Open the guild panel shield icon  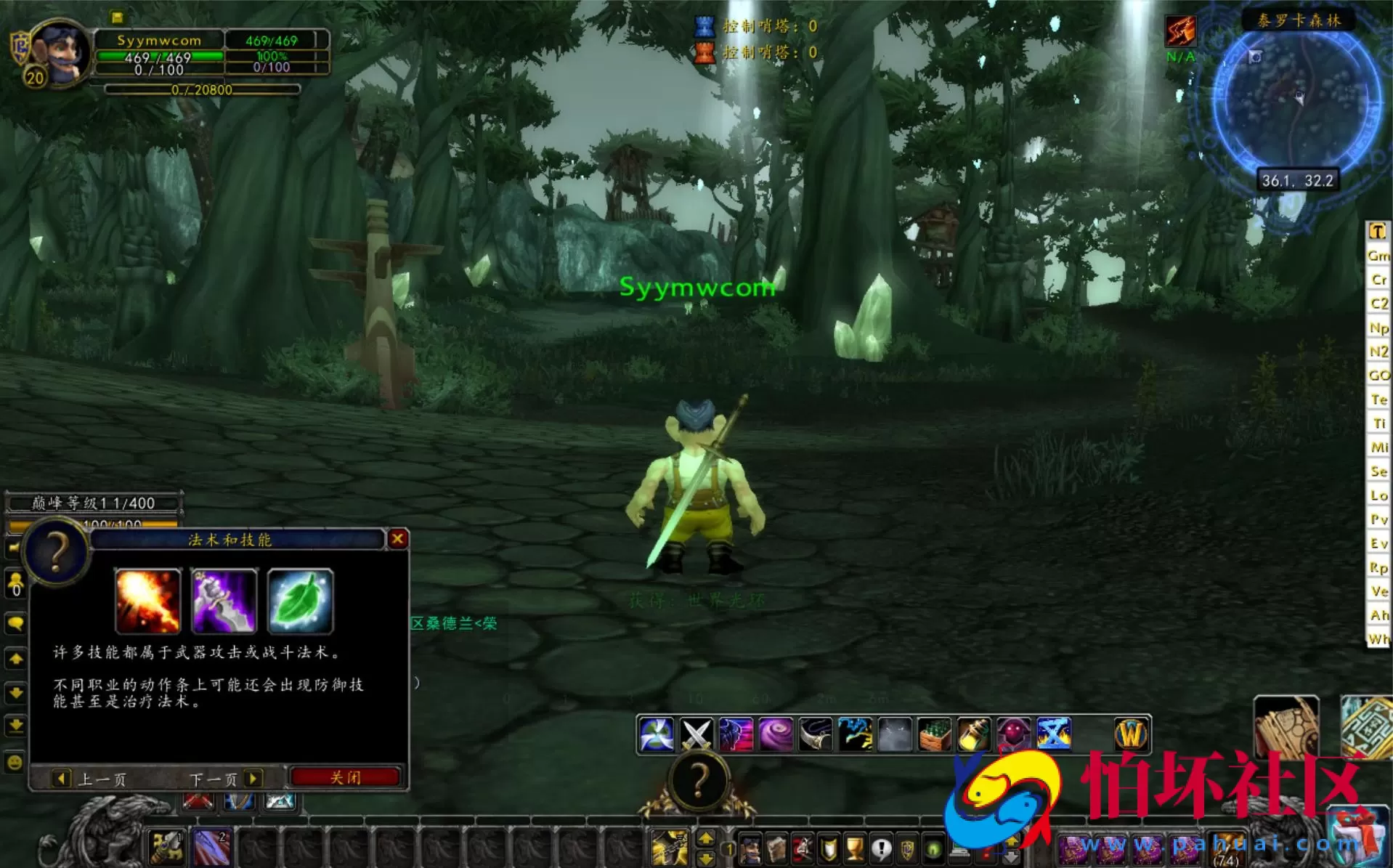(908, 850)
